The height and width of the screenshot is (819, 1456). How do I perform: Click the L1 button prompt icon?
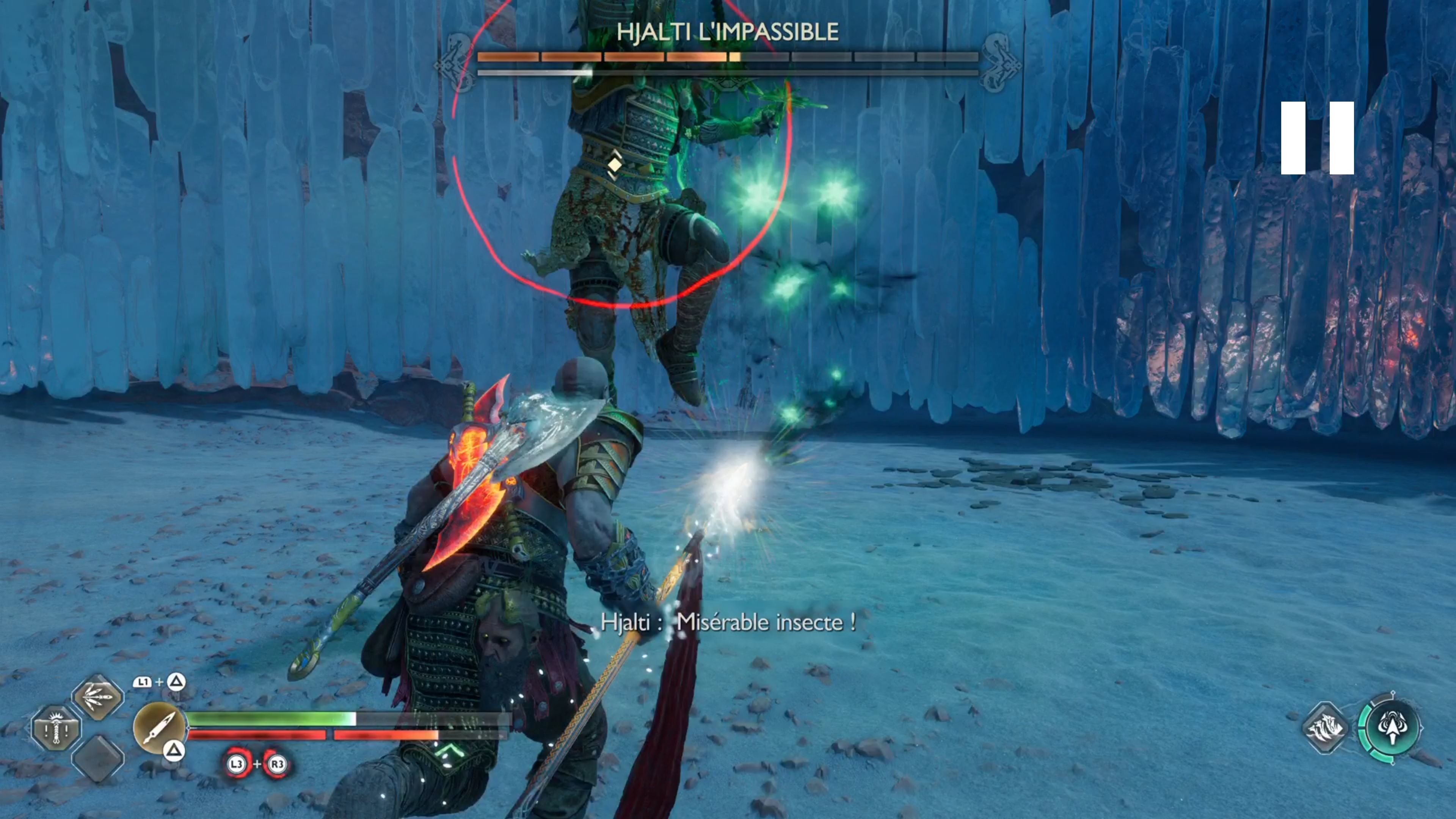(x=144, y=683)
